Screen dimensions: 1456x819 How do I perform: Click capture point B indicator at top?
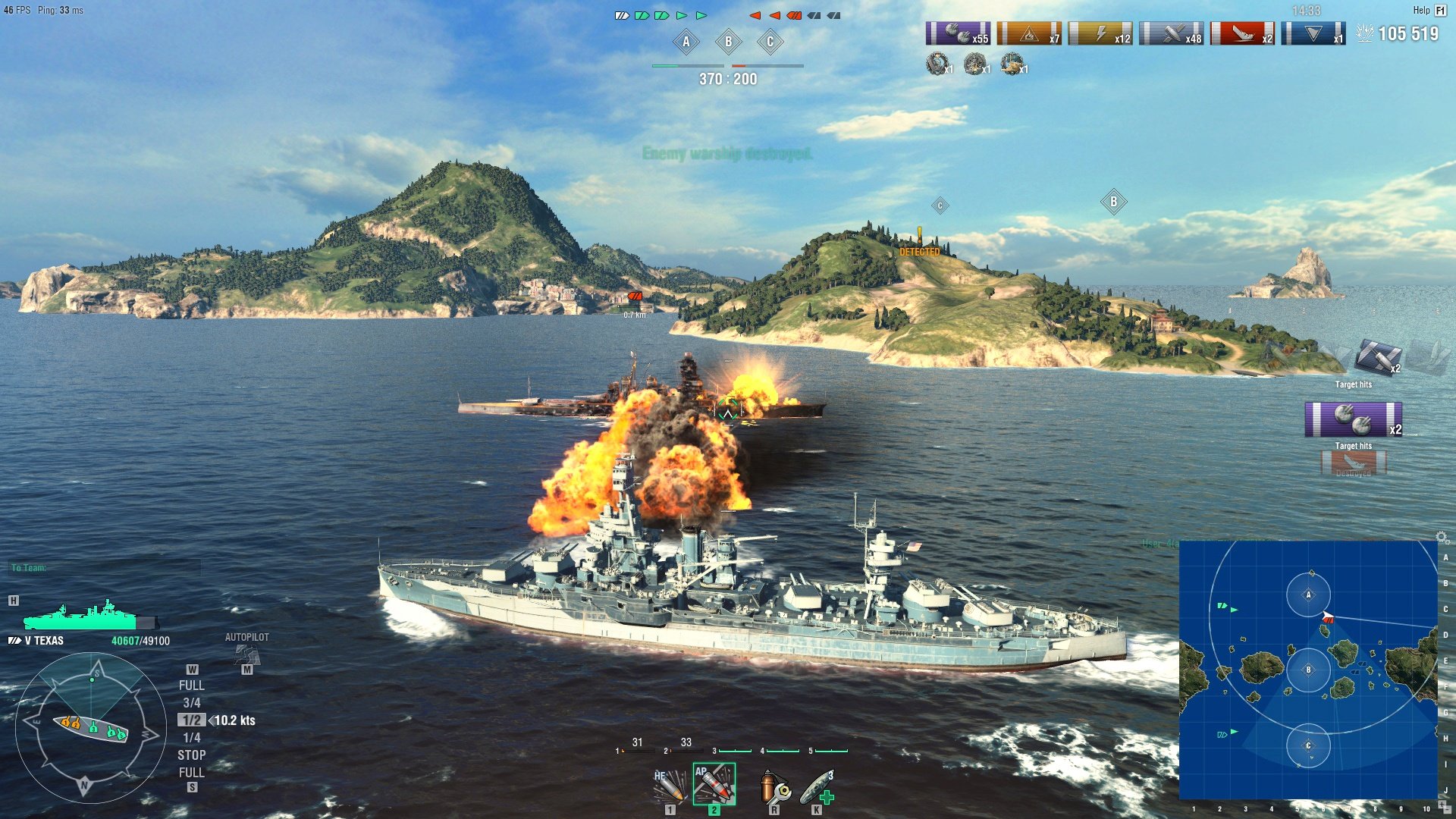(x=728, y=42)
